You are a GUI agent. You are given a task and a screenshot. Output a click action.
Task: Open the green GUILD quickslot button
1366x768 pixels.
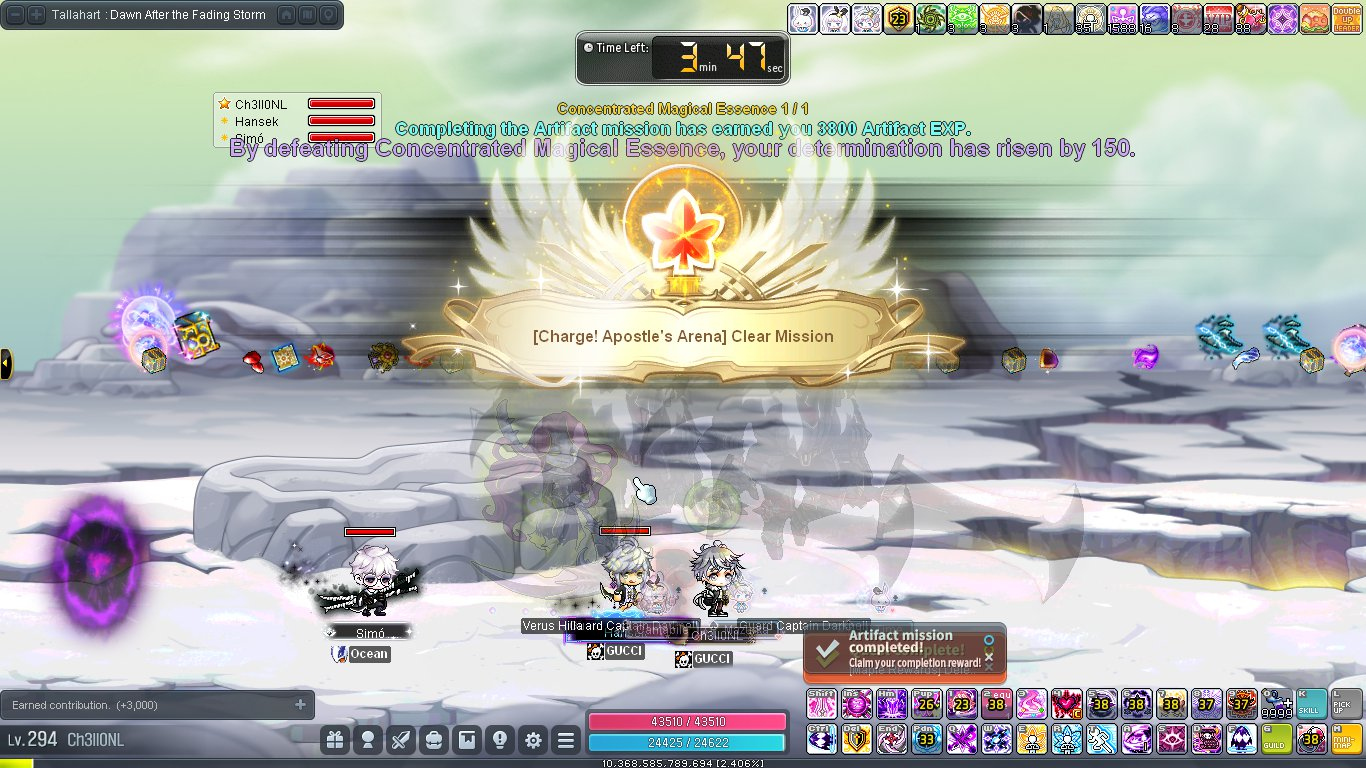[x=1276, y=739]
